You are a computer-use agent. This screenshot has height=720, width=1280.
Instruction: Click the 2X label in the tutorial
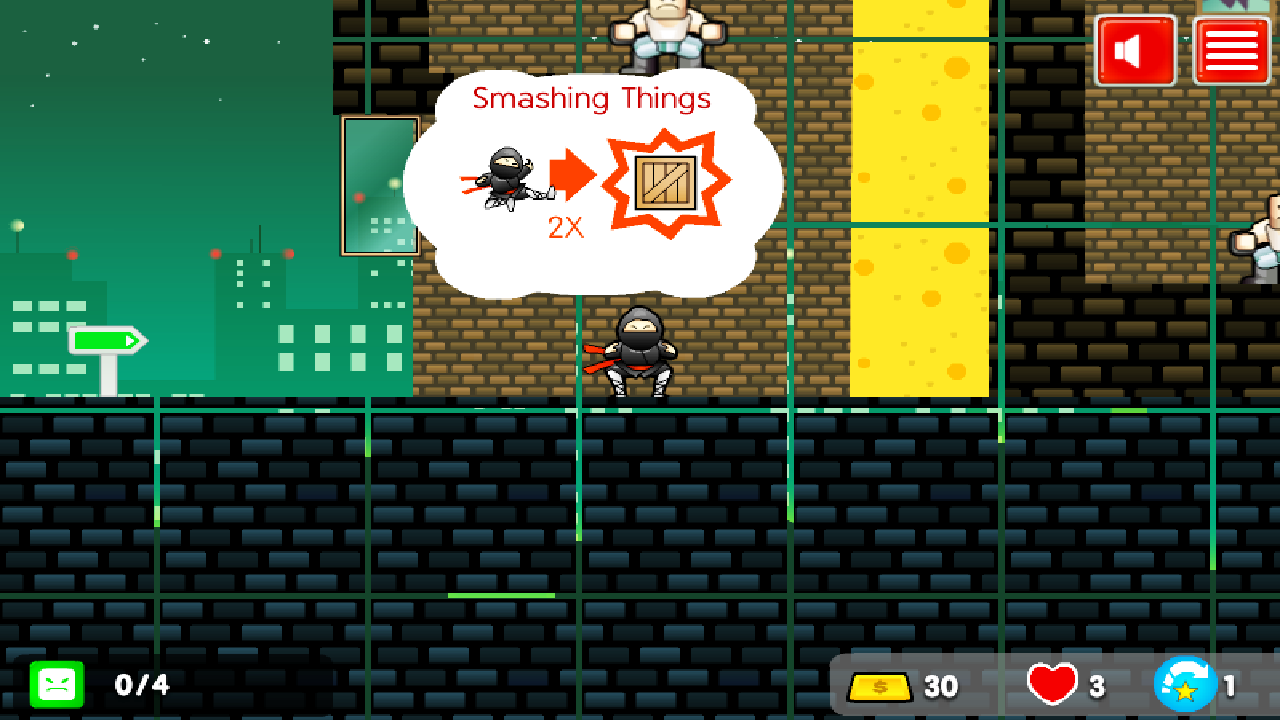coord(567,228)
